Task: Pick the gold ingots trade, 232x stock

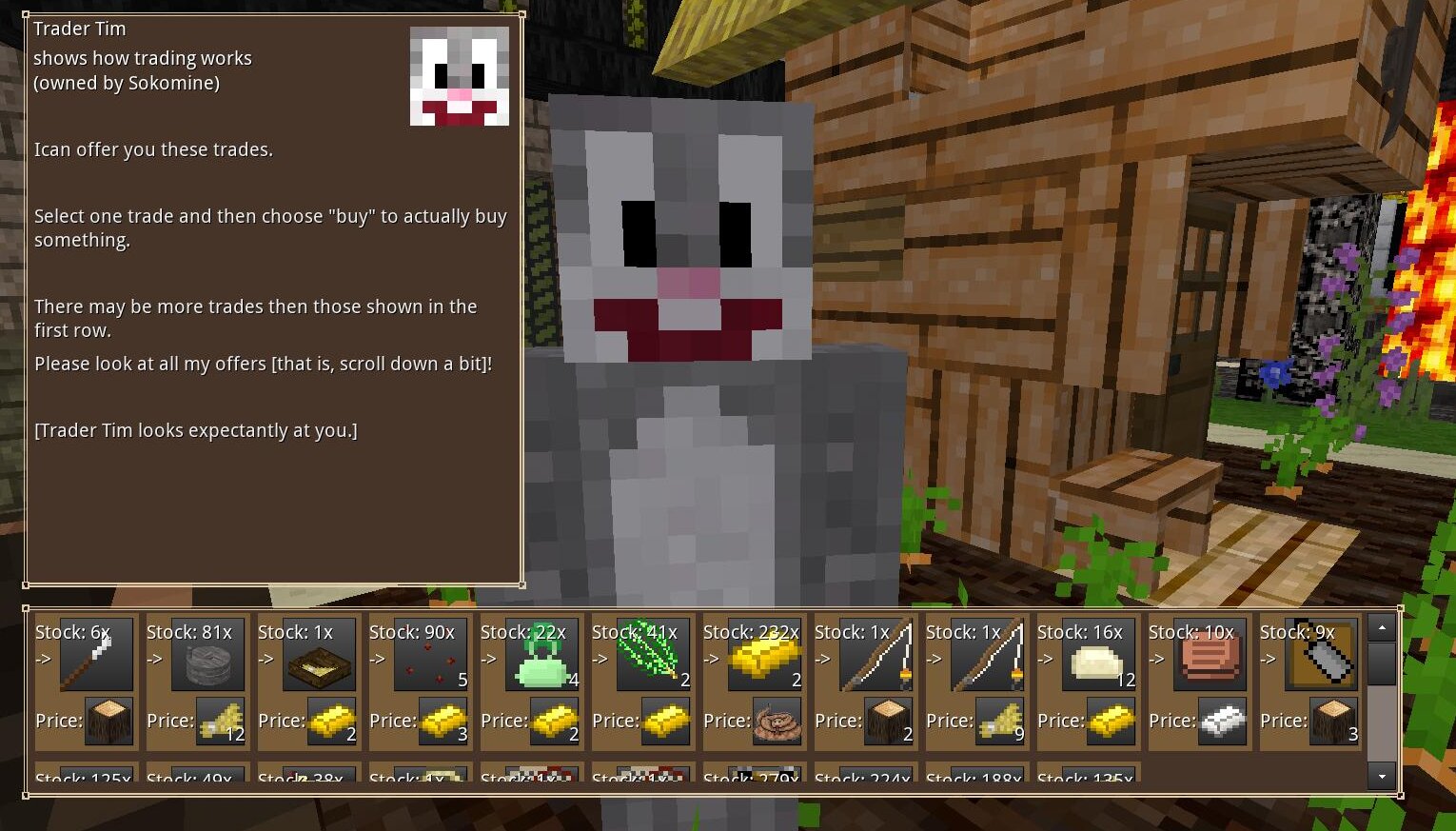Action: [x=764, y=655]
